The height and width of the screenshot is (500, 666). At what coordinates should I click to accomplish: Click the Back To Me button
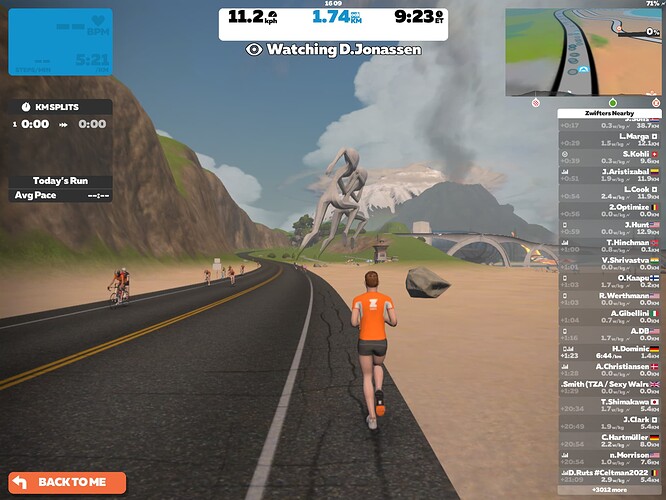[x=68, y=482]
